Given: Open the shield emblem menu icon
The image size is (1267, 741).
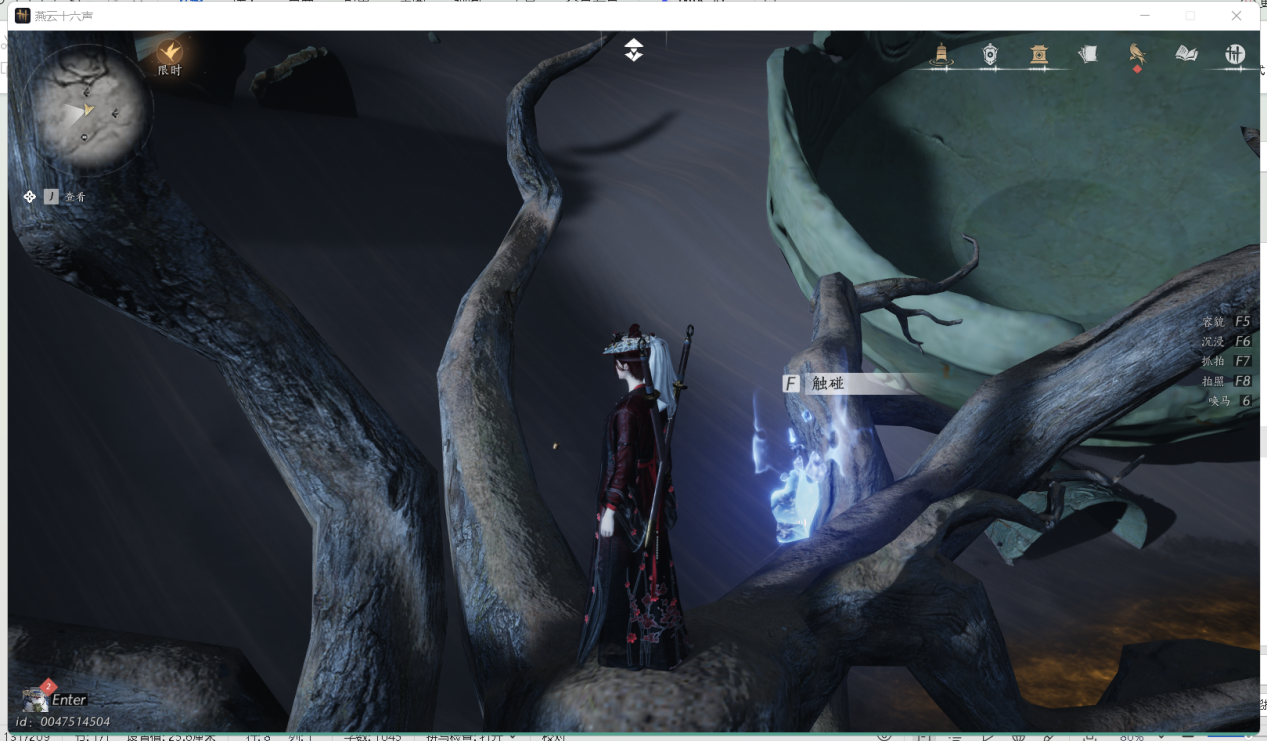Looking at the screenshot, I should click(x=990, y=54).
